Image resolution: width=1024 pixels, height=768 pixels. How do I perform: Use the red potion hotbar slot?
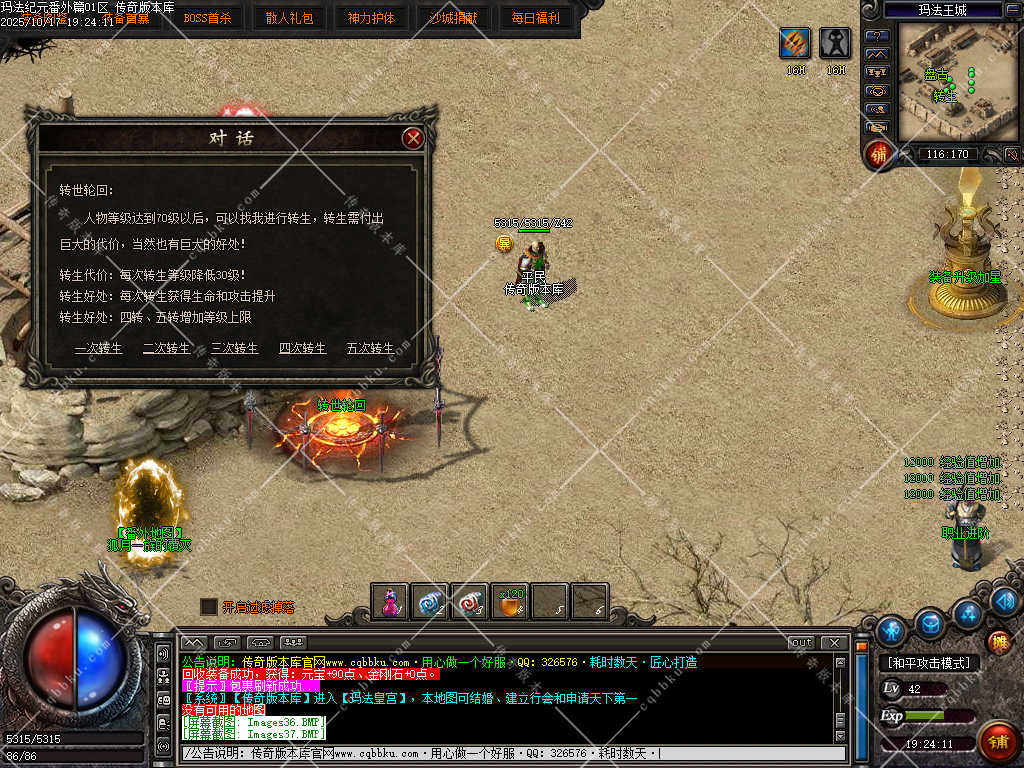pyautogui.click(x=390, y=601)
